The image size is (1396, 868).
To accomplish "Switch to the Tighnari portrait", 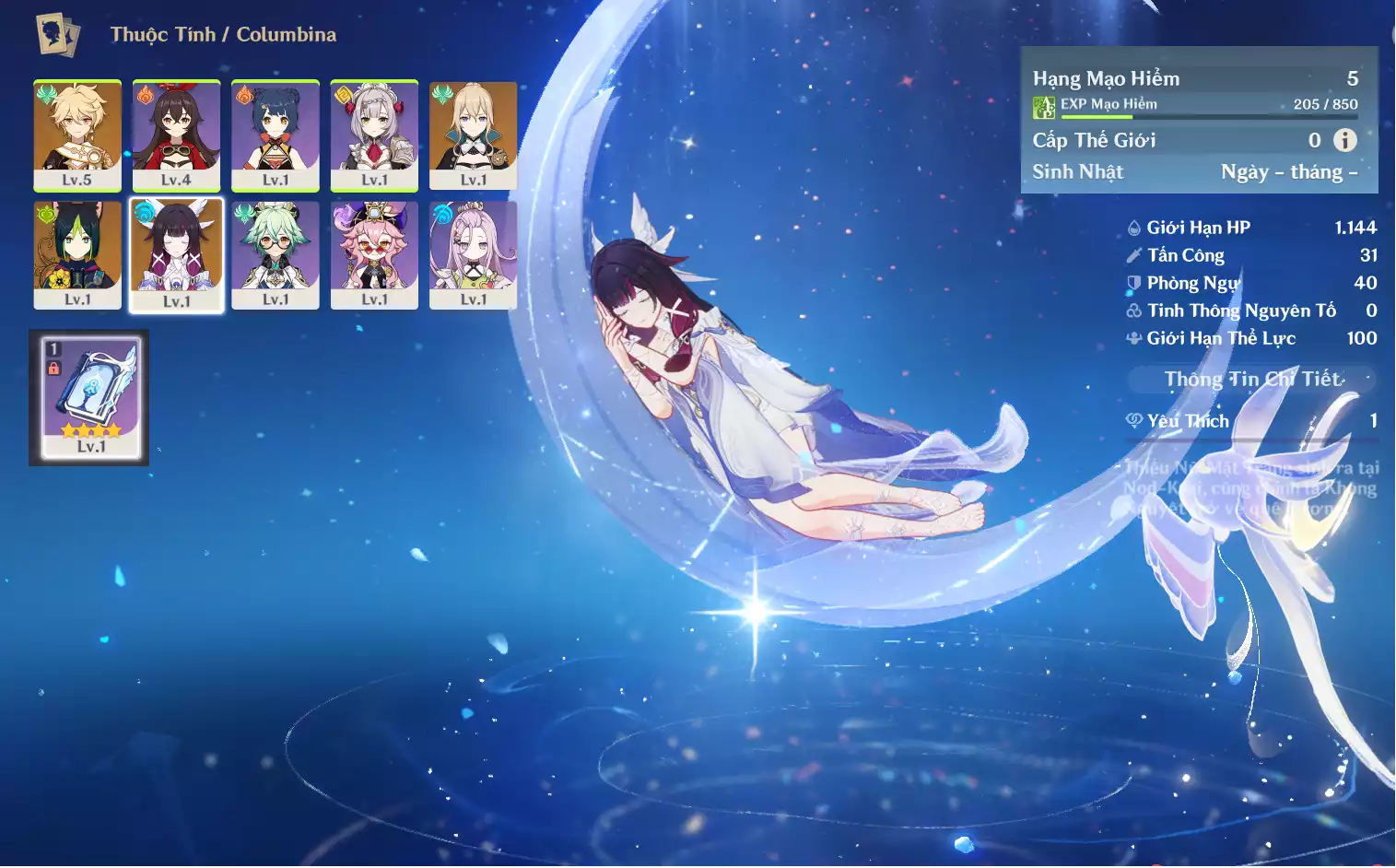I will click(x=77, y=254).
